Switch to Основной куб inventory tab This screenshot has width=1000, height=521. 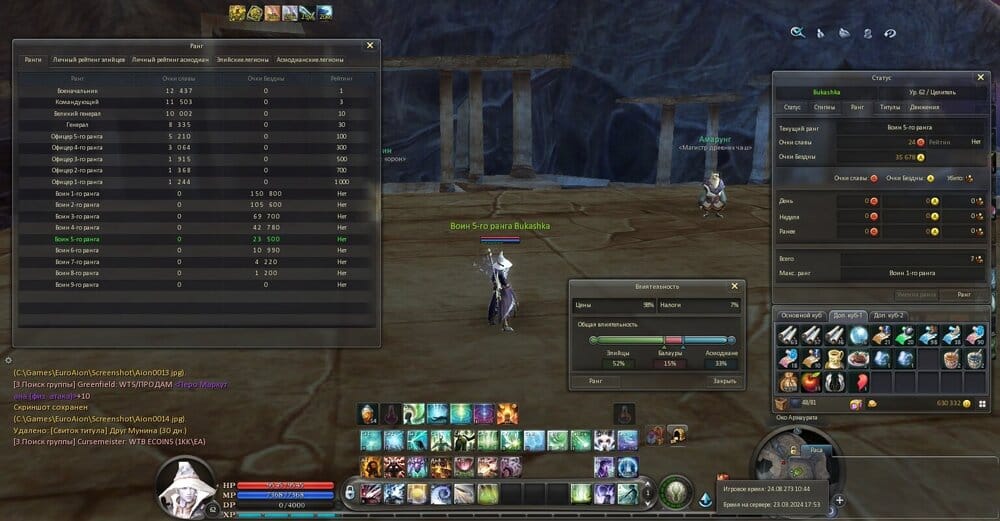(801, 316)
